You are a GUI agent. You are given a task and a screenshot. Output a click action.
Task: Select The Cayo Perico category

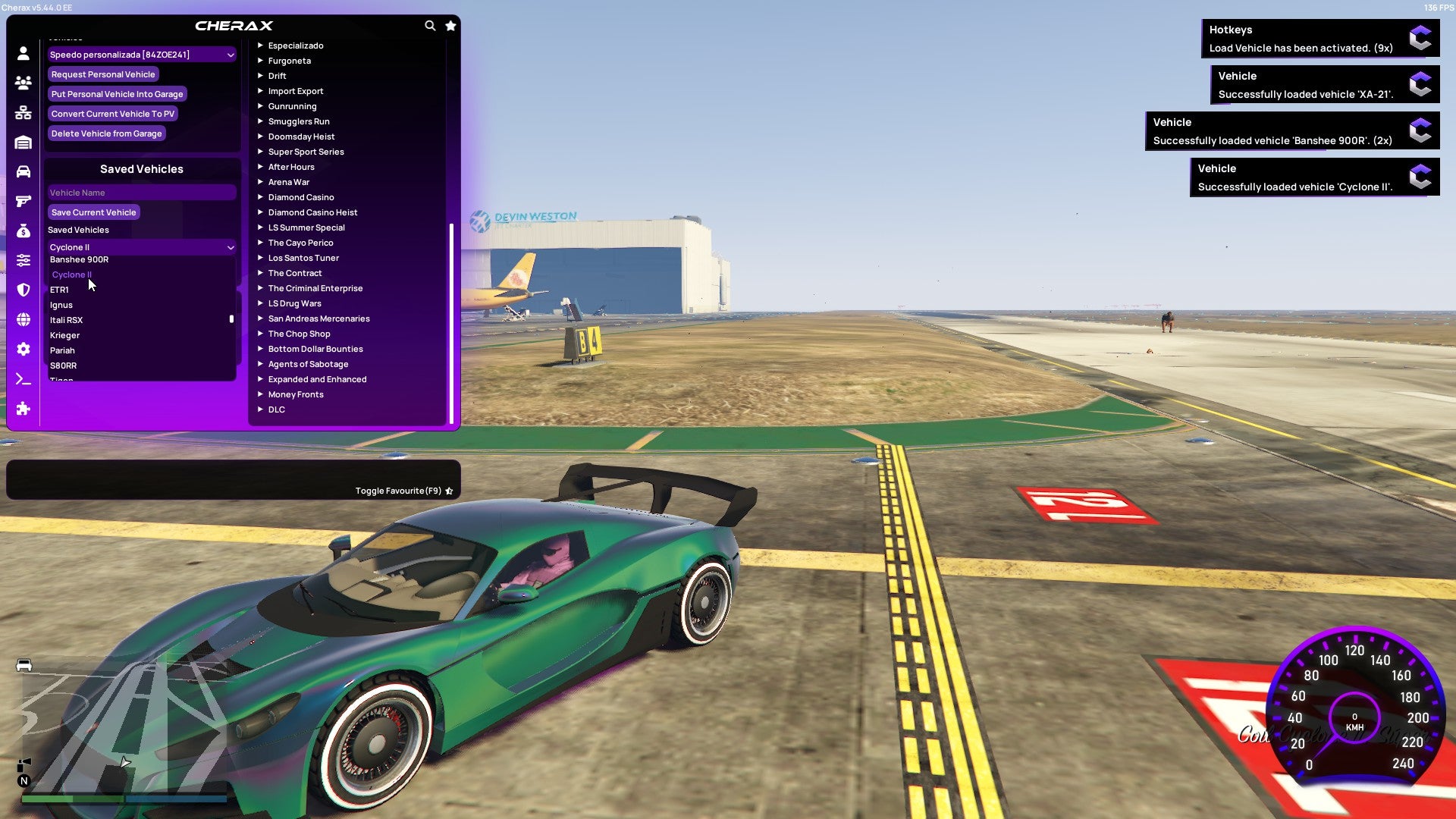pos(300,243)
